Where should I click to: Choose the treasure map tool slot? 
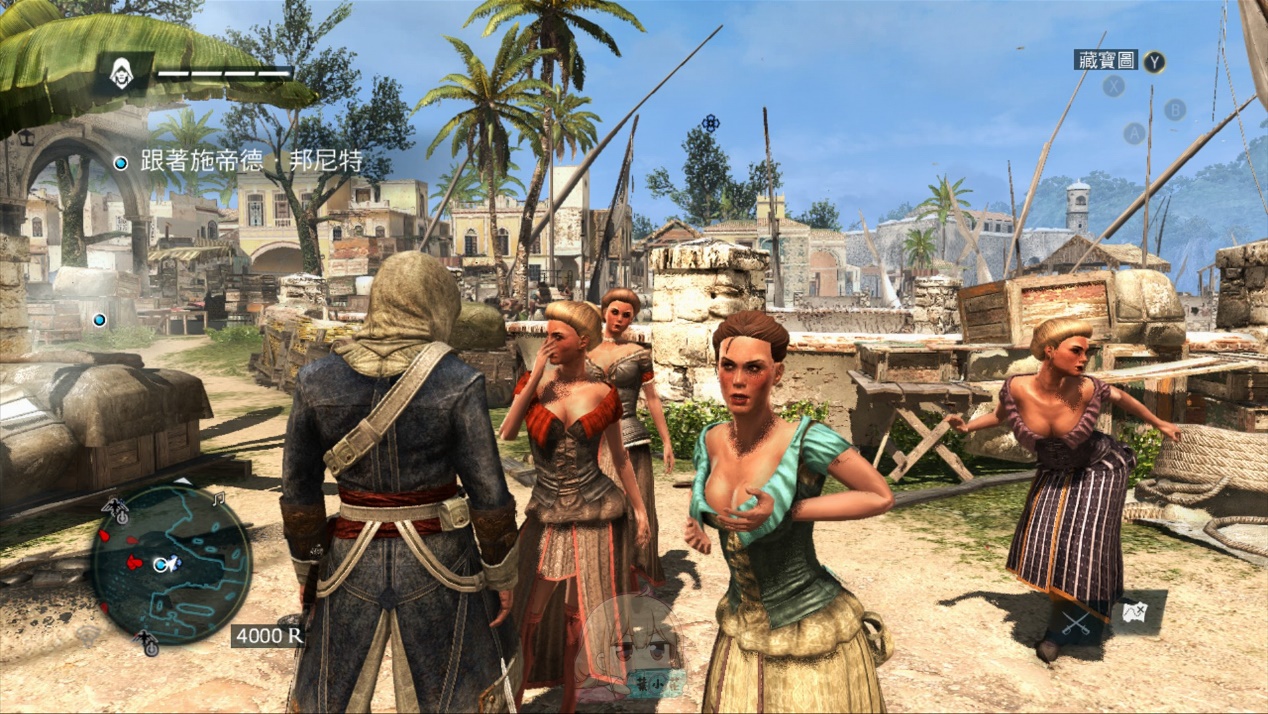pyautogui.click(x=1135, y=612)
